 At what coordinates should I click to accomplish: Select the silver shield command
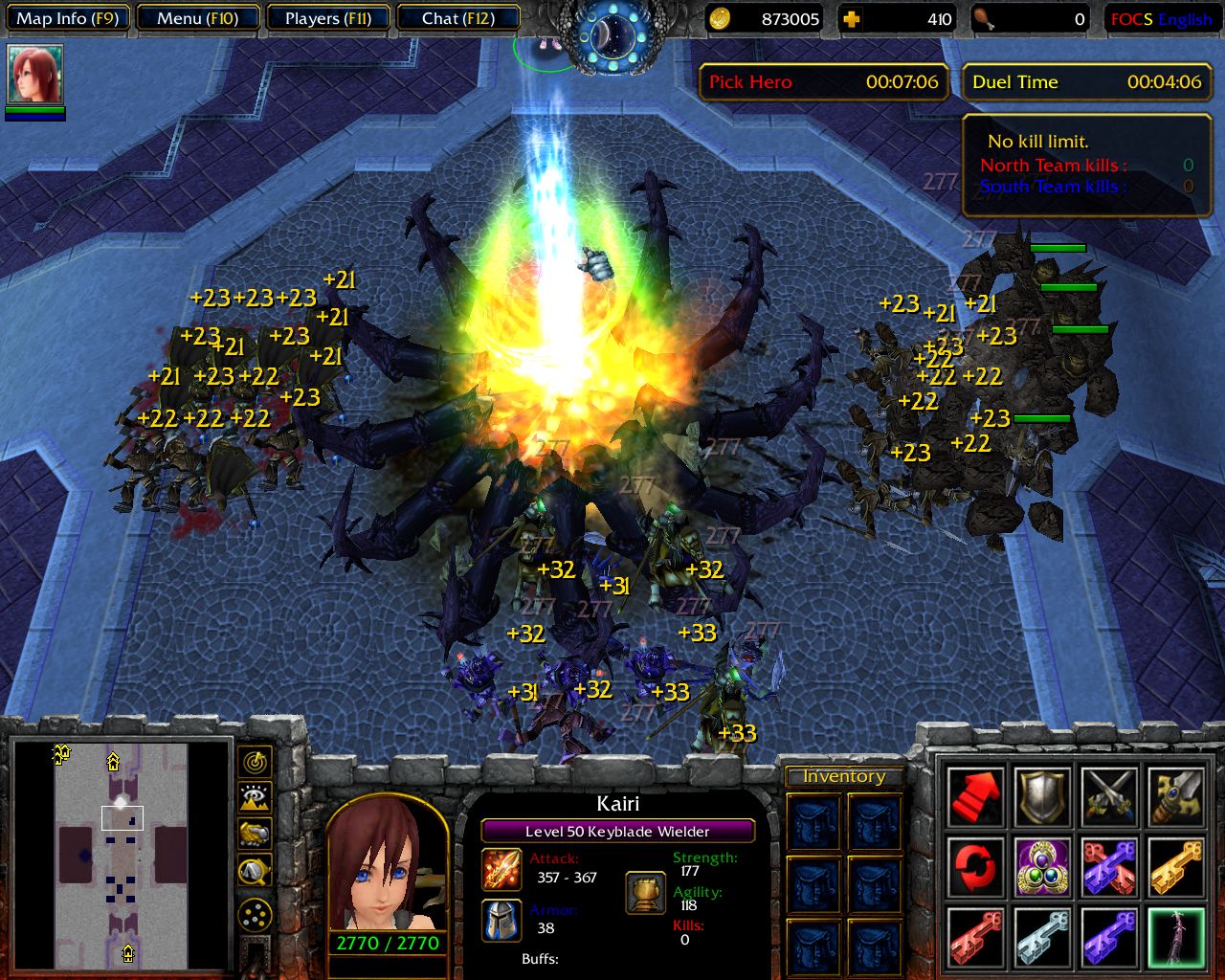click(x=1042, y=796)
